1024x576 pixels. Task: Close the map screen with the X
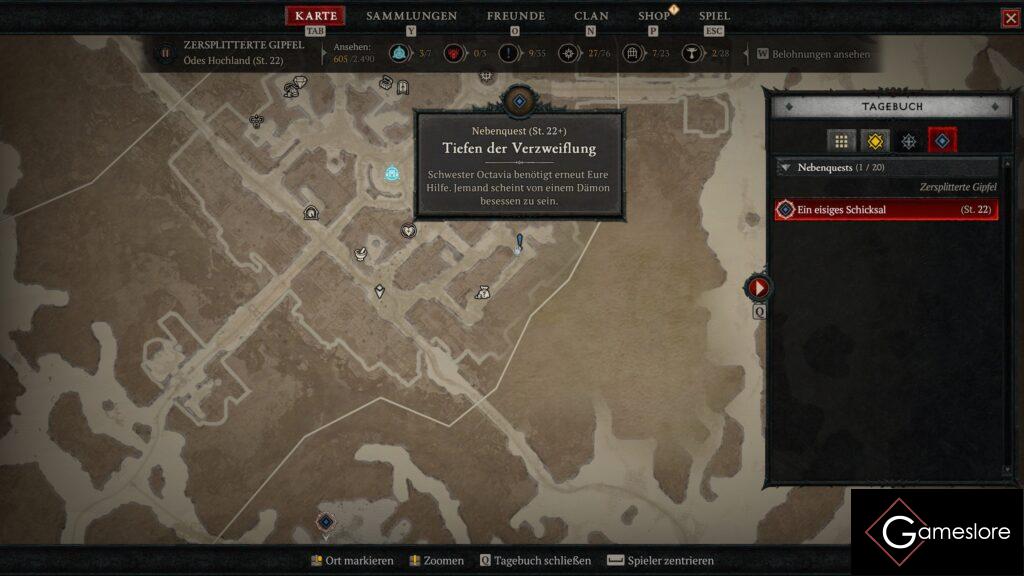(1010, 18)
